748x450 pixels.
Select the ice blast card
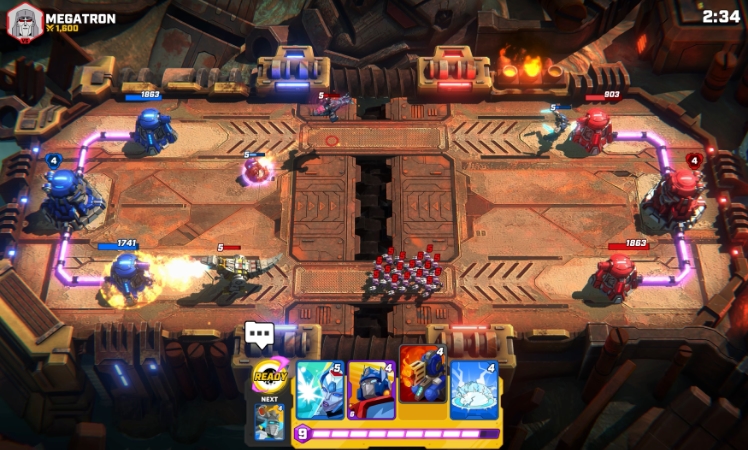coord(475,390)
